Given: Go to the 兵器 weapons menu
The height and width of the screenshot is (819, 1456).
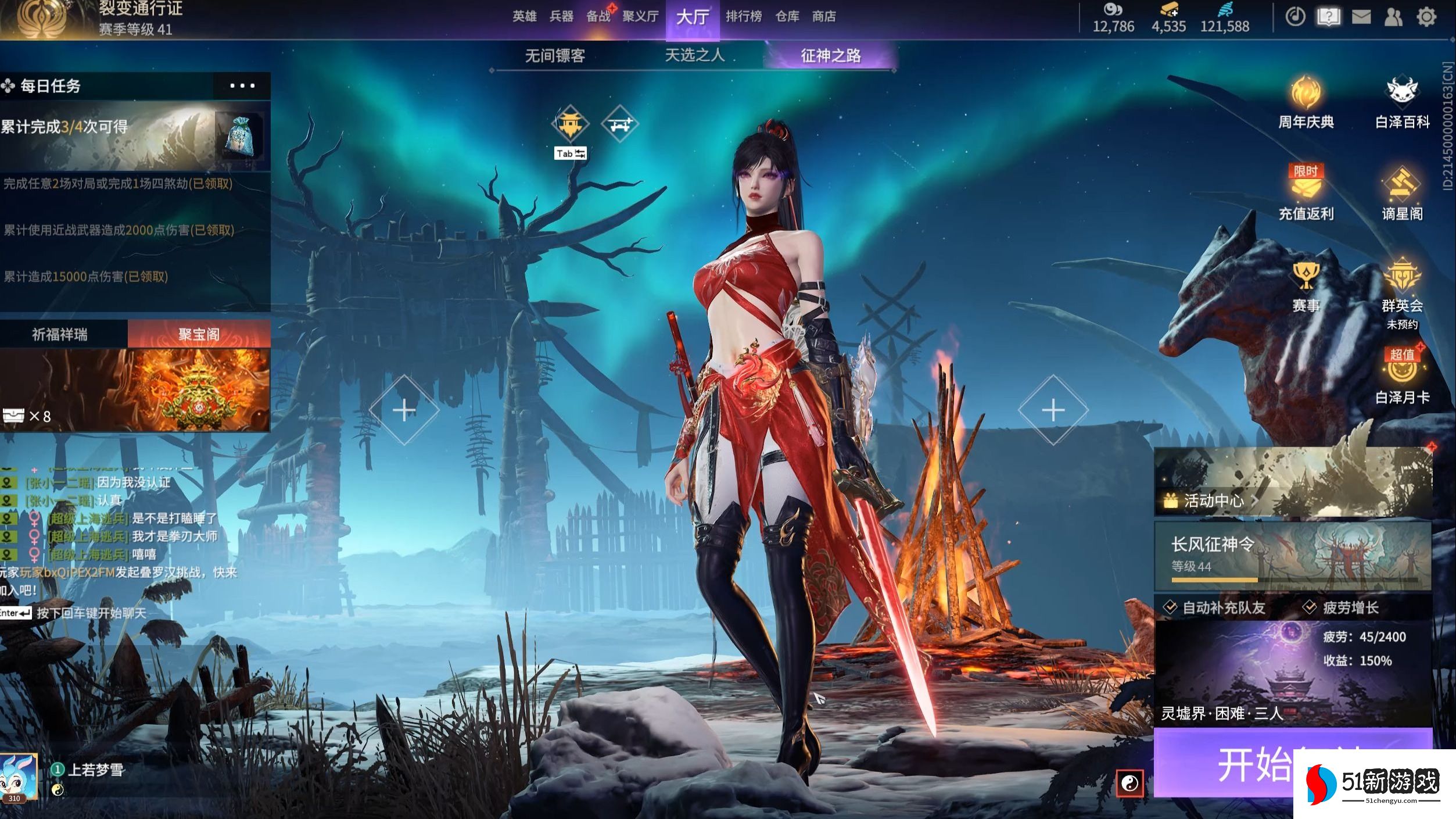Looking at the screenshot, I should point(561,16).
